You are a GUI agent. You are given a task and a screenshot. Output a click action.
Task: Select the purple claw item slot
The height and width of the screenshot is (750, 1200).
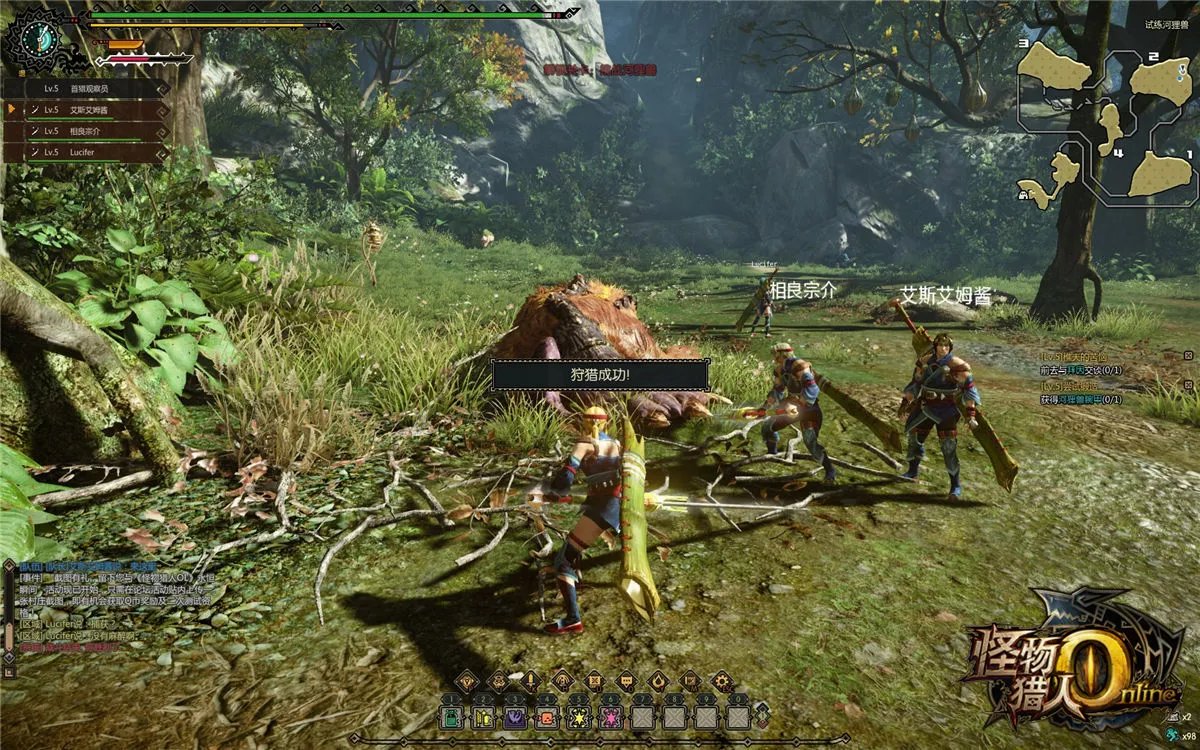coord(514,717)
